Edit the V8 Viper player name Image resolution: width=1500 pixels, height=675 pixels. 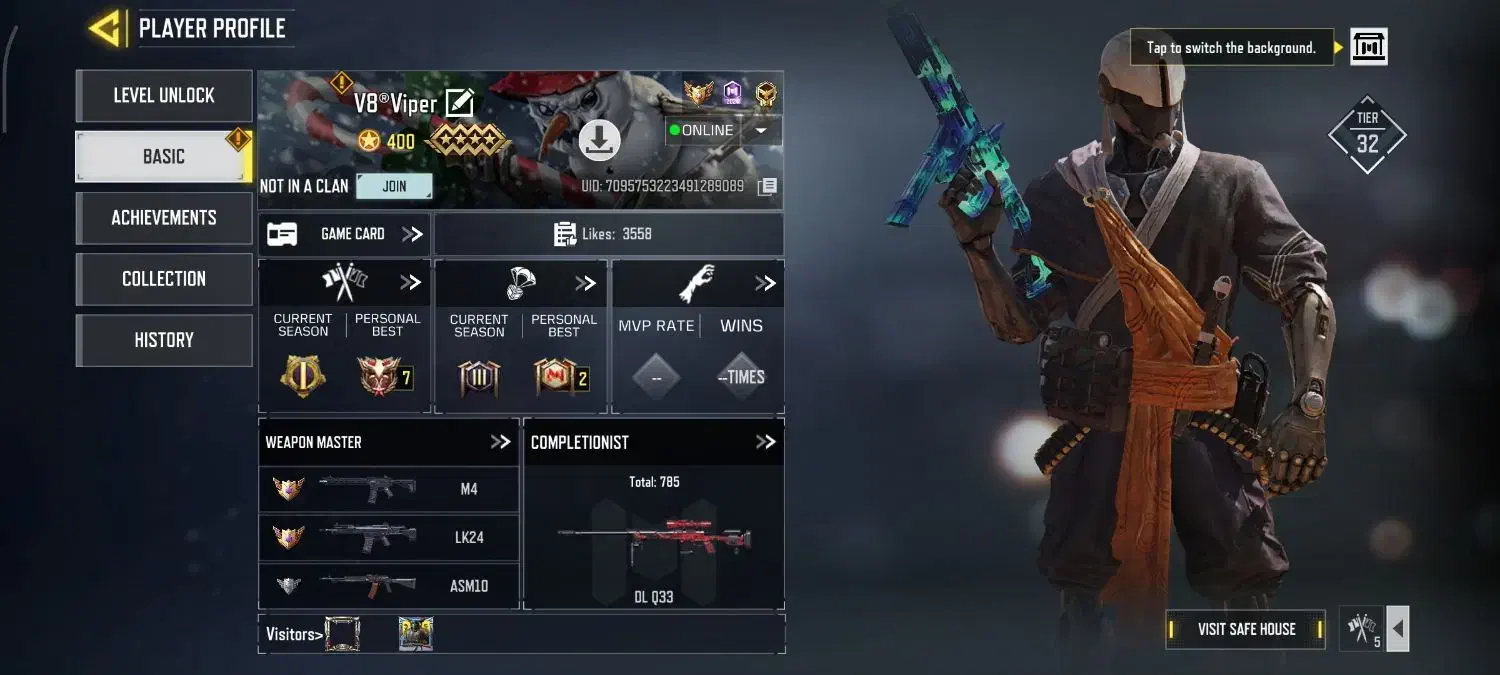click(x=459, y=103)
